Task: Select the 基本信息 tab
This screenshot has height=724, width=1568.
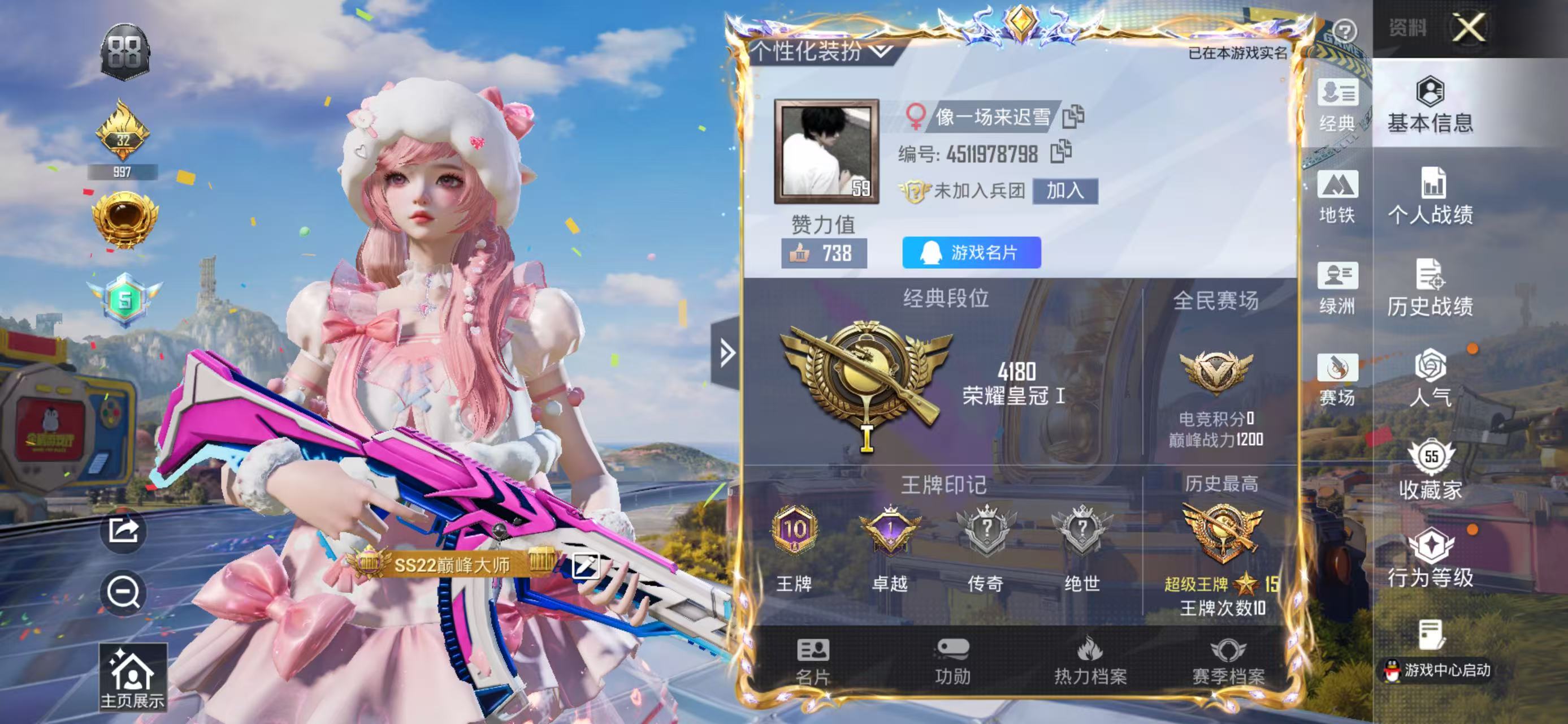Action: (x=1431, y=105)
